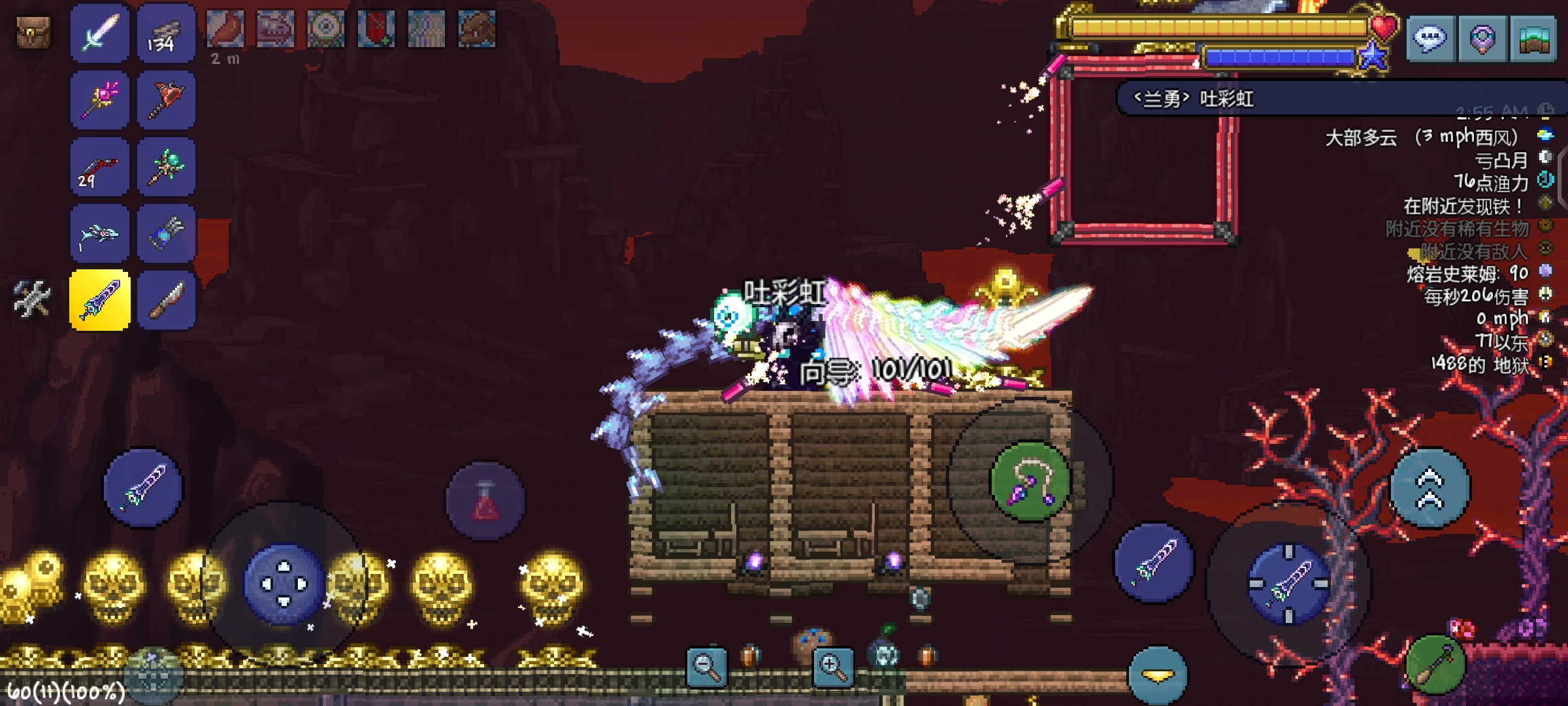Choose the green gem staff slot
The image size is (1568, 706).
click(x=166, y=167)
